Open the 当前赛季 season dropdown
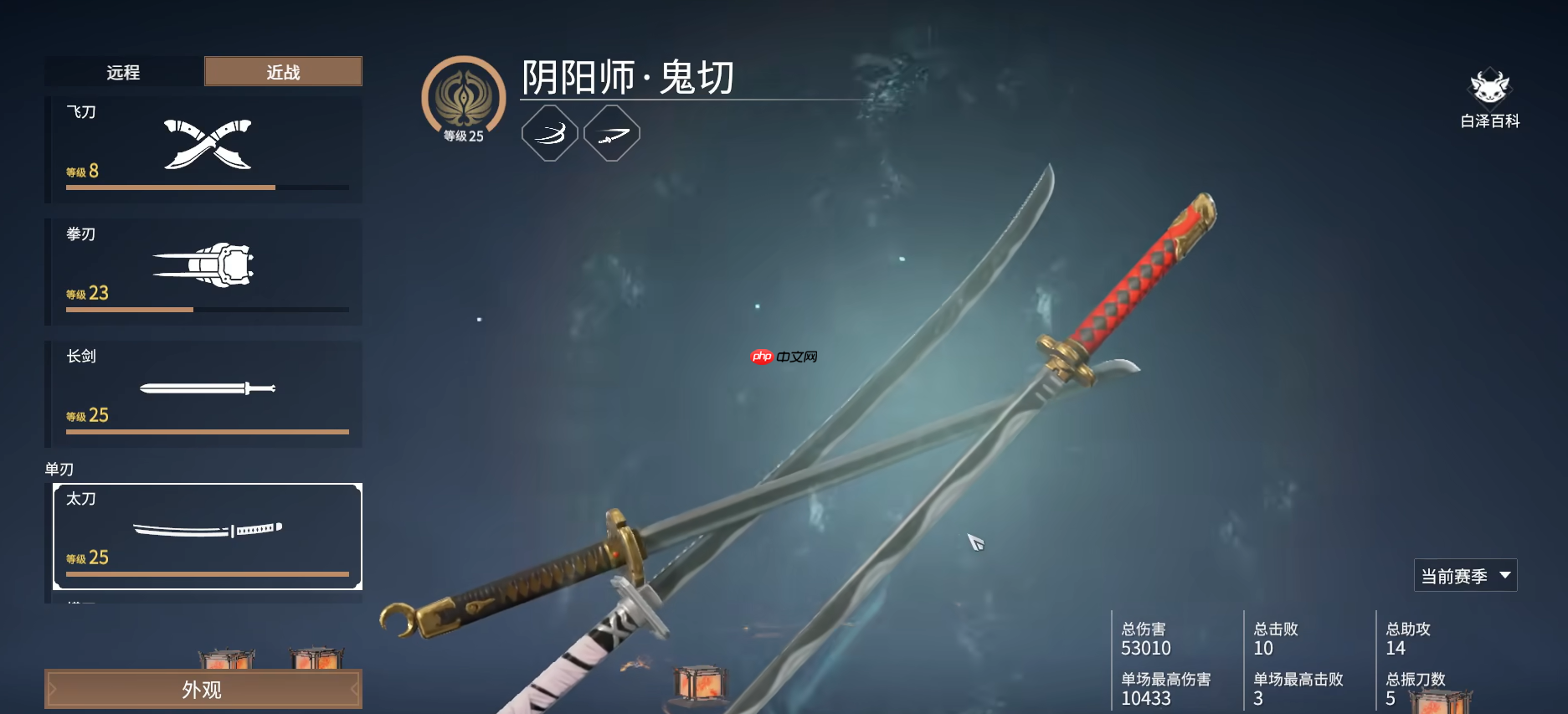The image size is (1568, 714). pos(1464,575)
